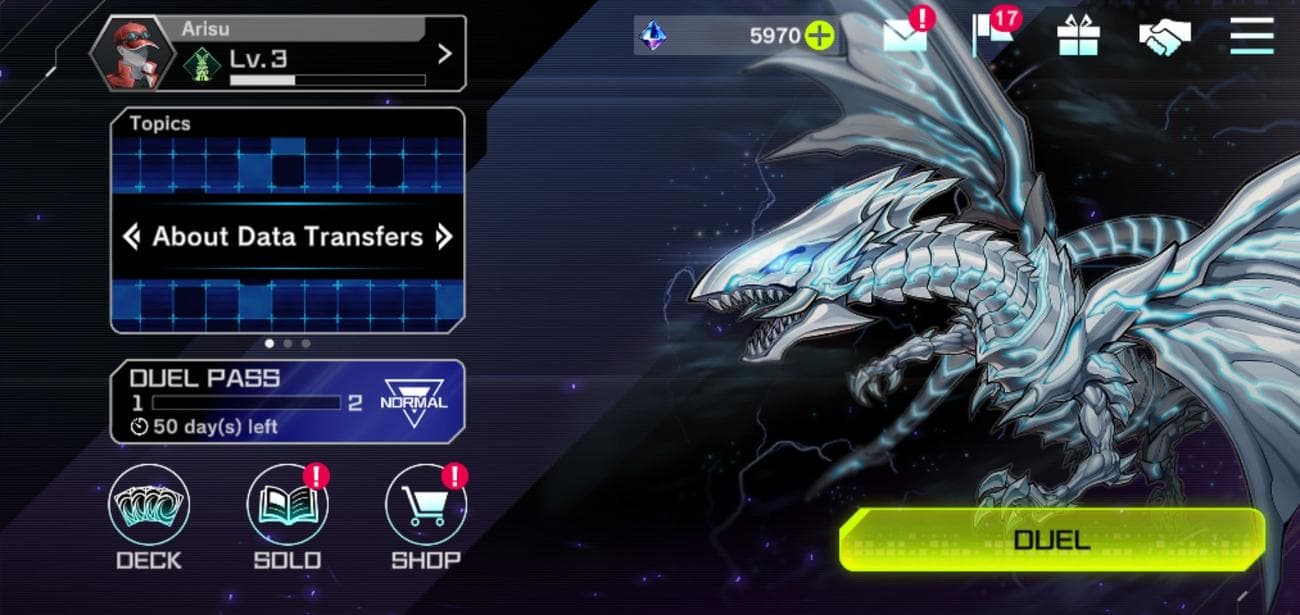
Task: Visit the SHOP
Action: click(425, 508)
